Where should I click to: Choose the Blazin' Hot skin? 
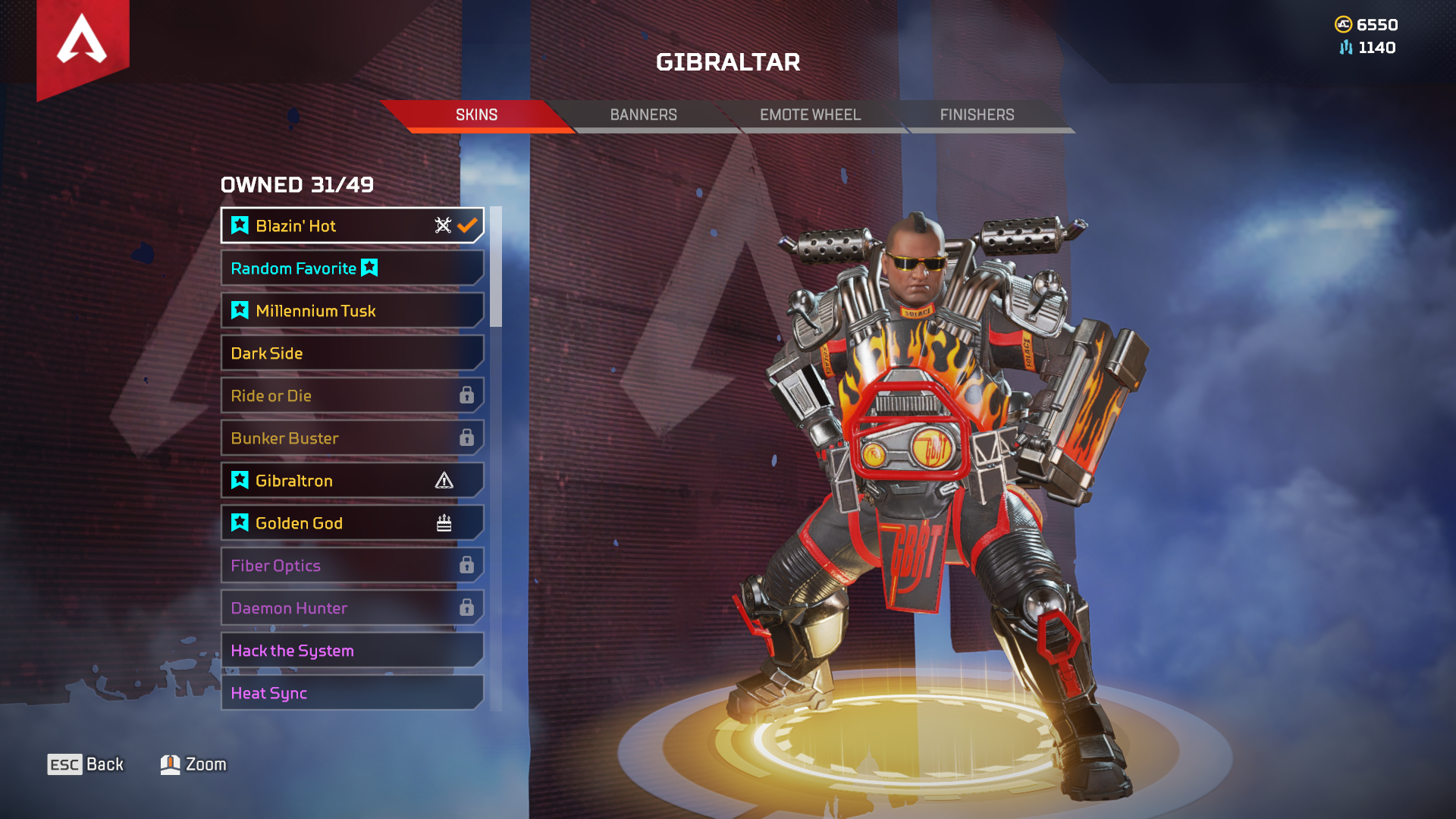(x=352, y=226)
